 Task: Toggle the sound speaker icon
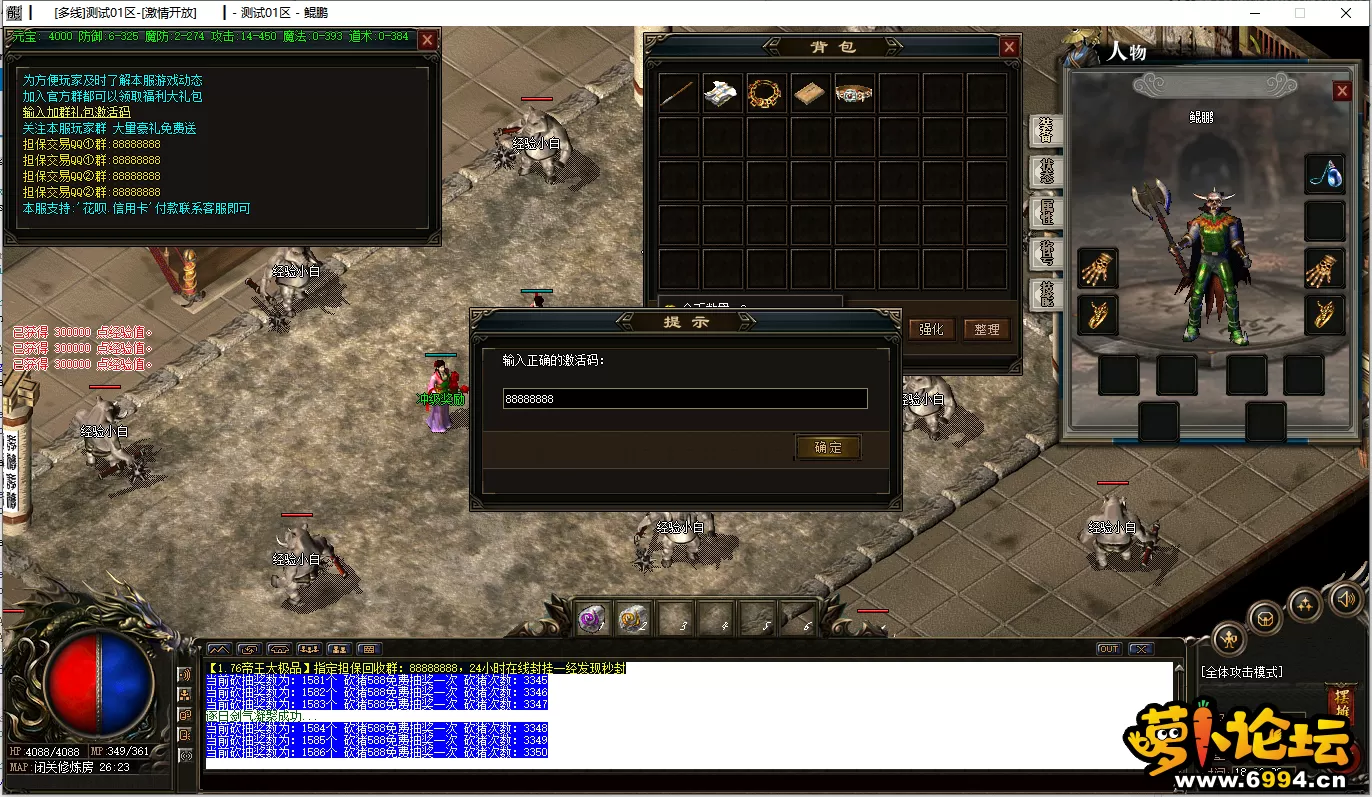coord(1345,598)
